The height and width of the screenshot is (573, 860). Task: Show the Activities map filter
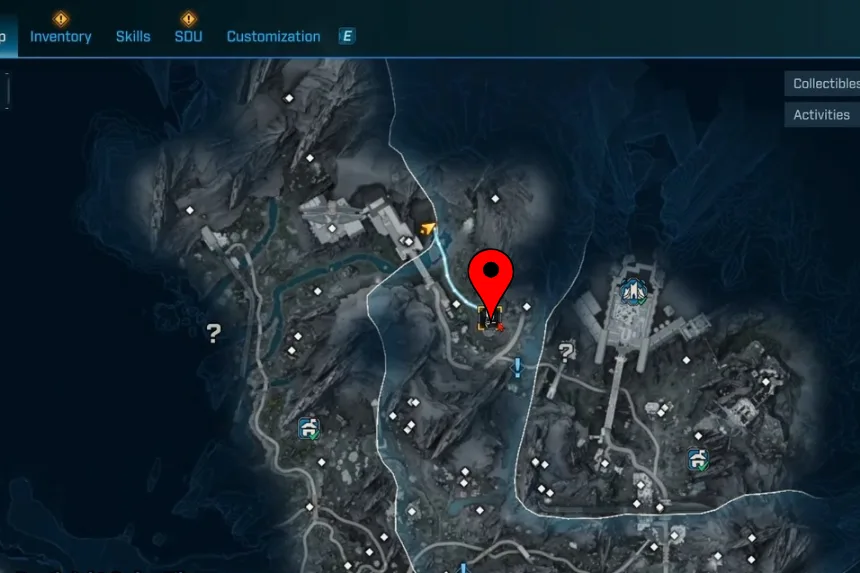[822, 115]
